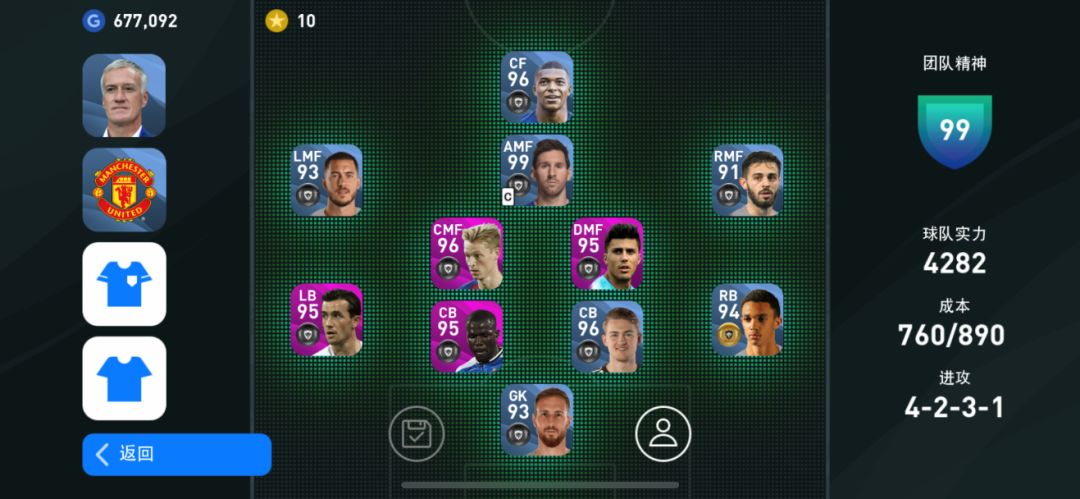Select the LMF 93 player card
Viewport: 1080px width, 499px height.
pyautogui.click(x=327, y=181)
